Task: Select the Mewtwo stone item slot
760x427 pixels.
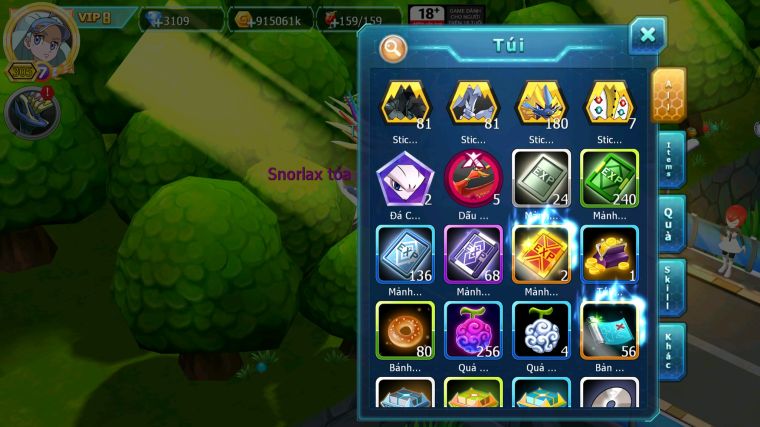Action: pos(405,178)
